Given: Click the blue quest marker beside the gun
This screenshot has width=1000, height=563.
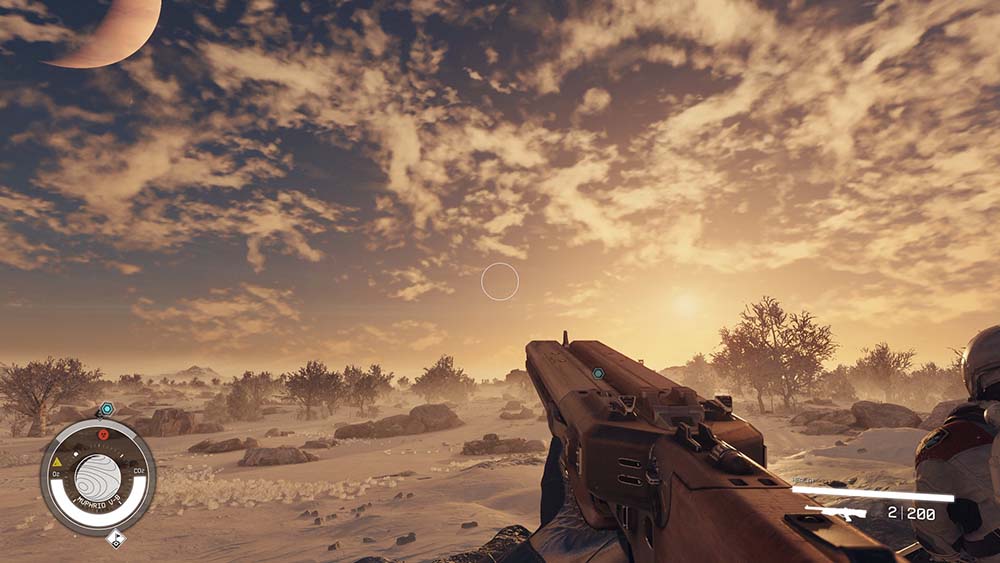Looking at the screenshot, I should click(598, 373).
